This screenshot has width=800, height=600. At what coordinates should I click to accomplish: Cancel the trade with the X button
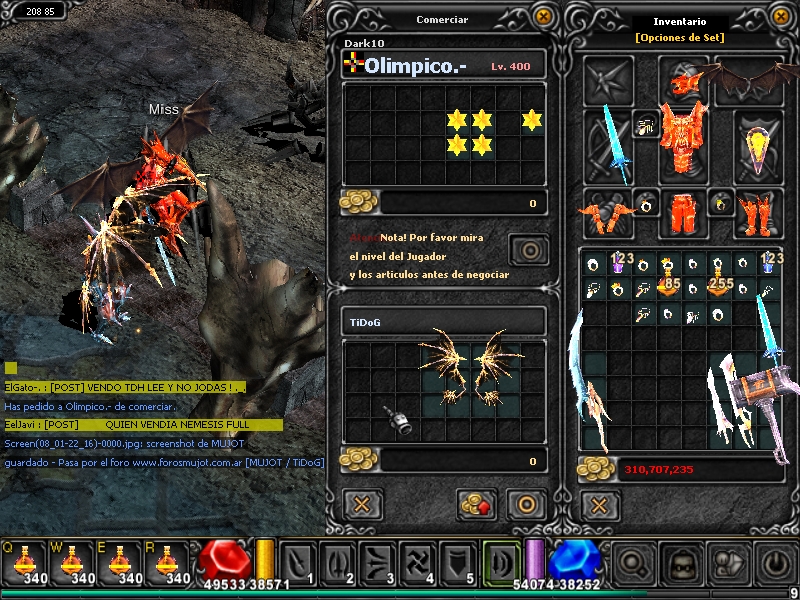pyautogui.click(x=362, y=503)
